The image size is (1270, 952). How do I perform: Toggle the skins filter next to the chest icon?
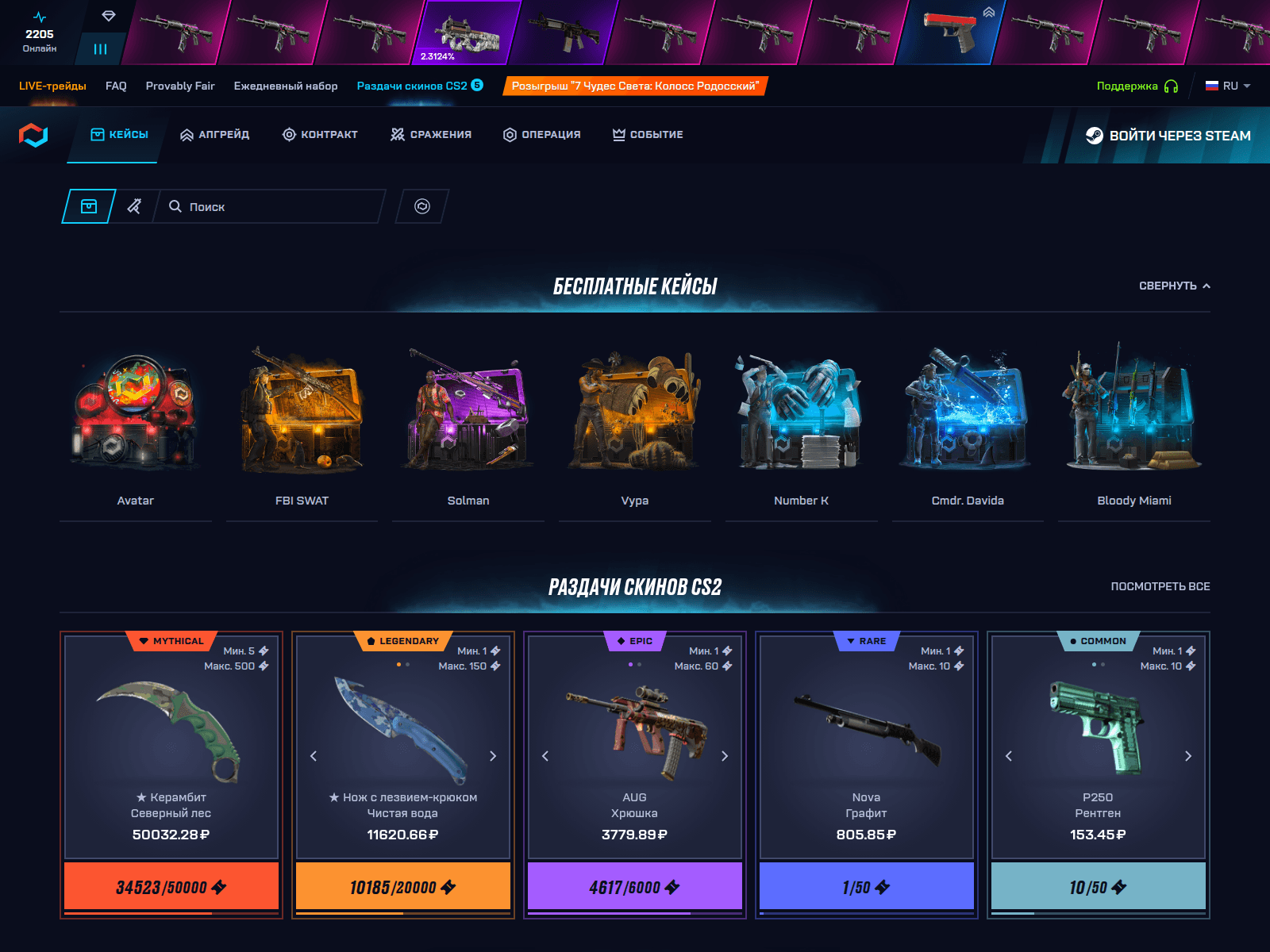coord(135,206)
